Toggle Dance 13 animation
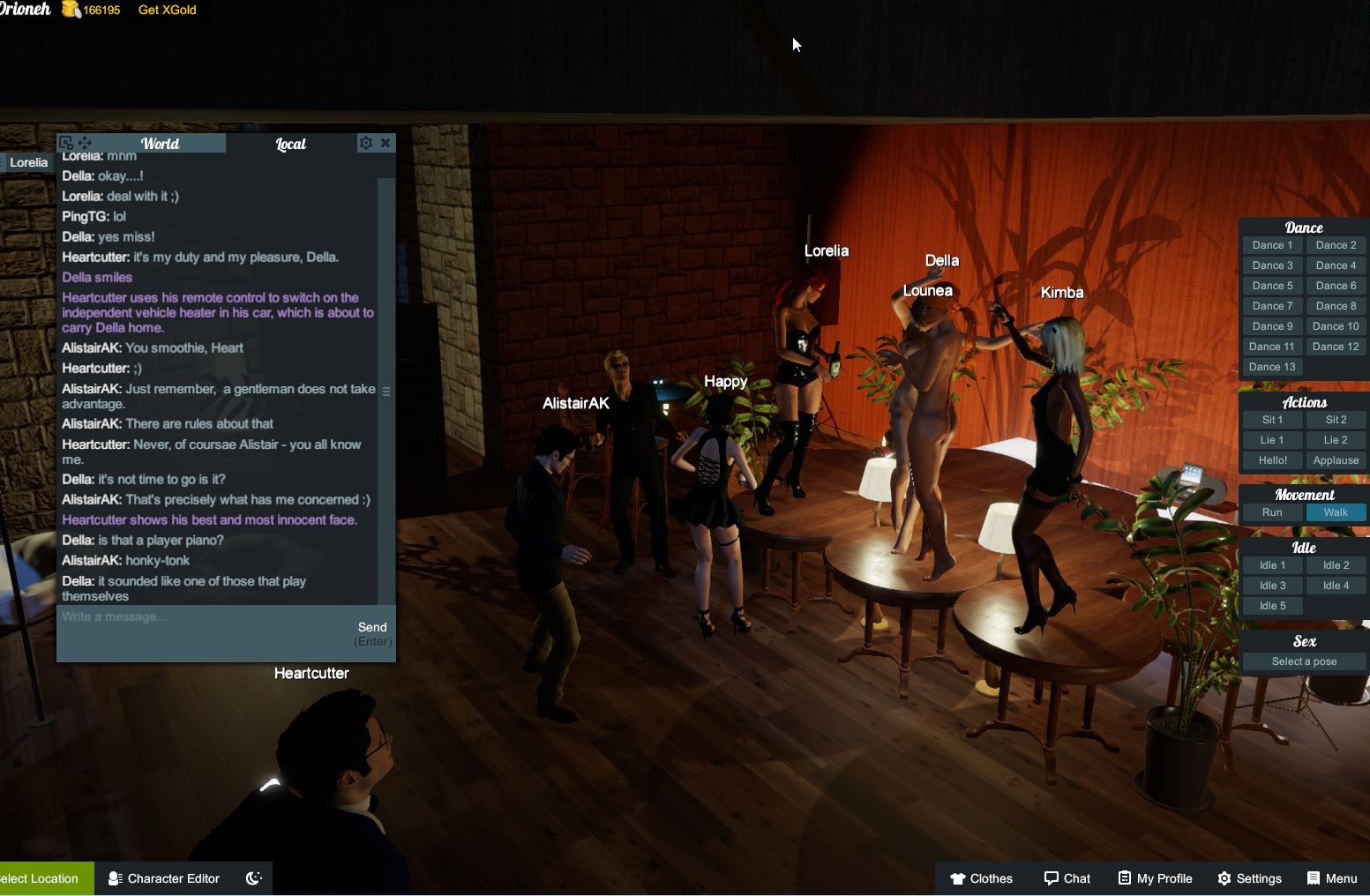This screenshot has height=896, width=1370. tap(1271, 366)
